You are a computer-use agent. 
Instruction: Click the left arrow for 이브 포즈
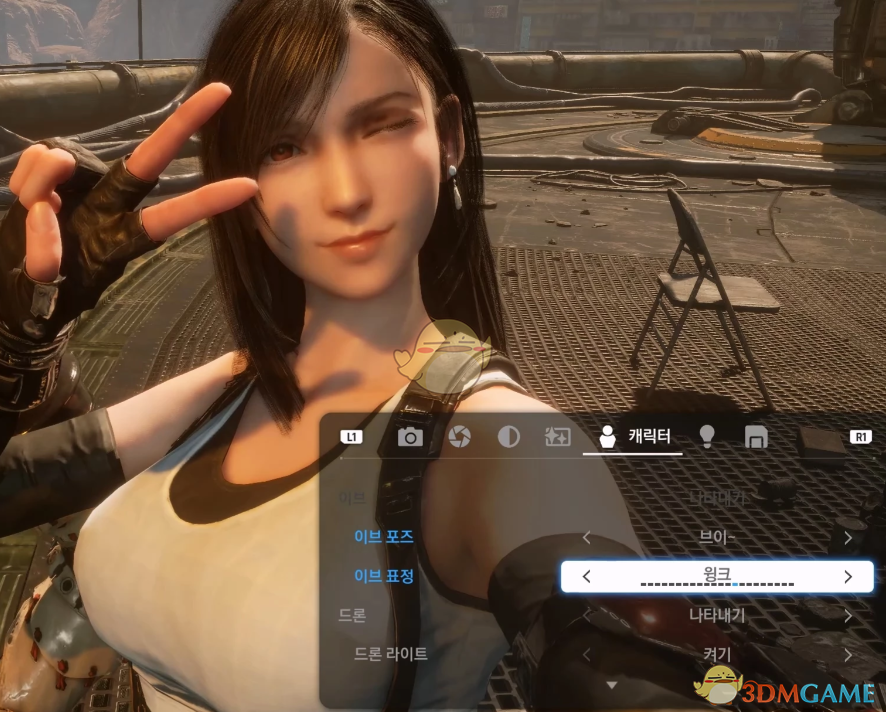click(x=587, y=538)
